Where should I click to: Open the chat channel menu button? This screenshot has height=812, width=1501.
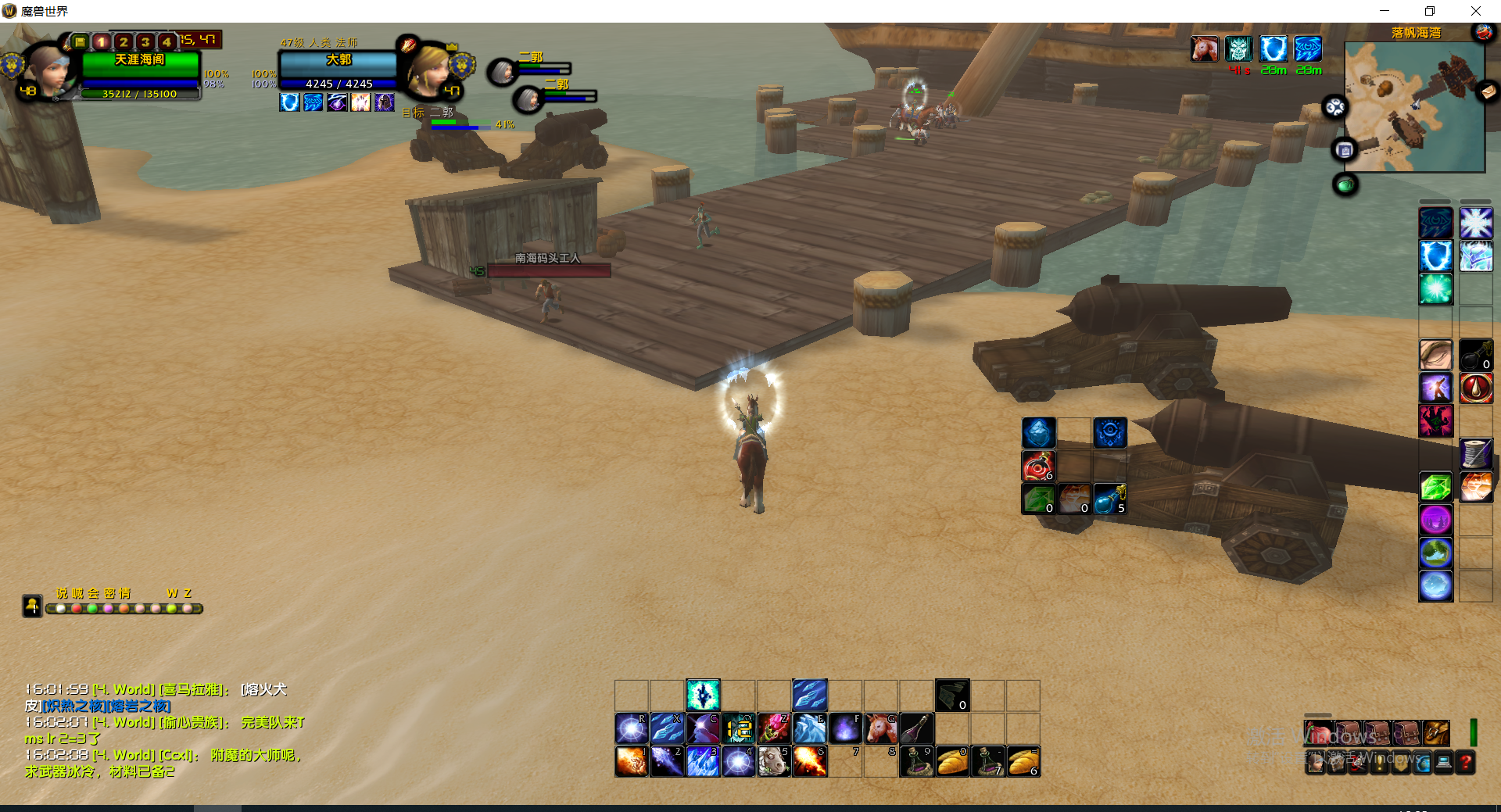(32, 606)
